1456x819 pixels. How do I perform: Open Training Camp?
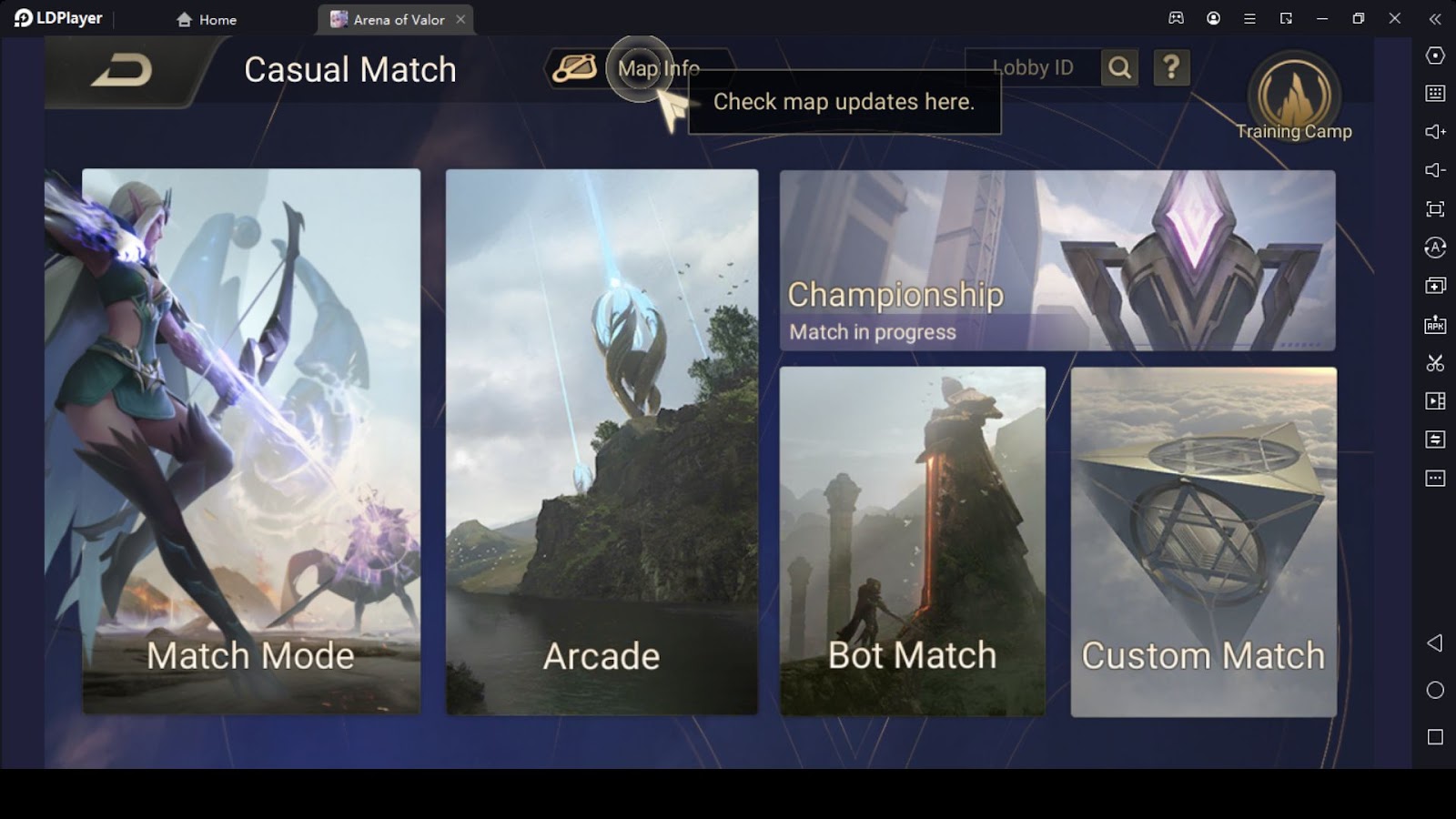pos(1294,96)
